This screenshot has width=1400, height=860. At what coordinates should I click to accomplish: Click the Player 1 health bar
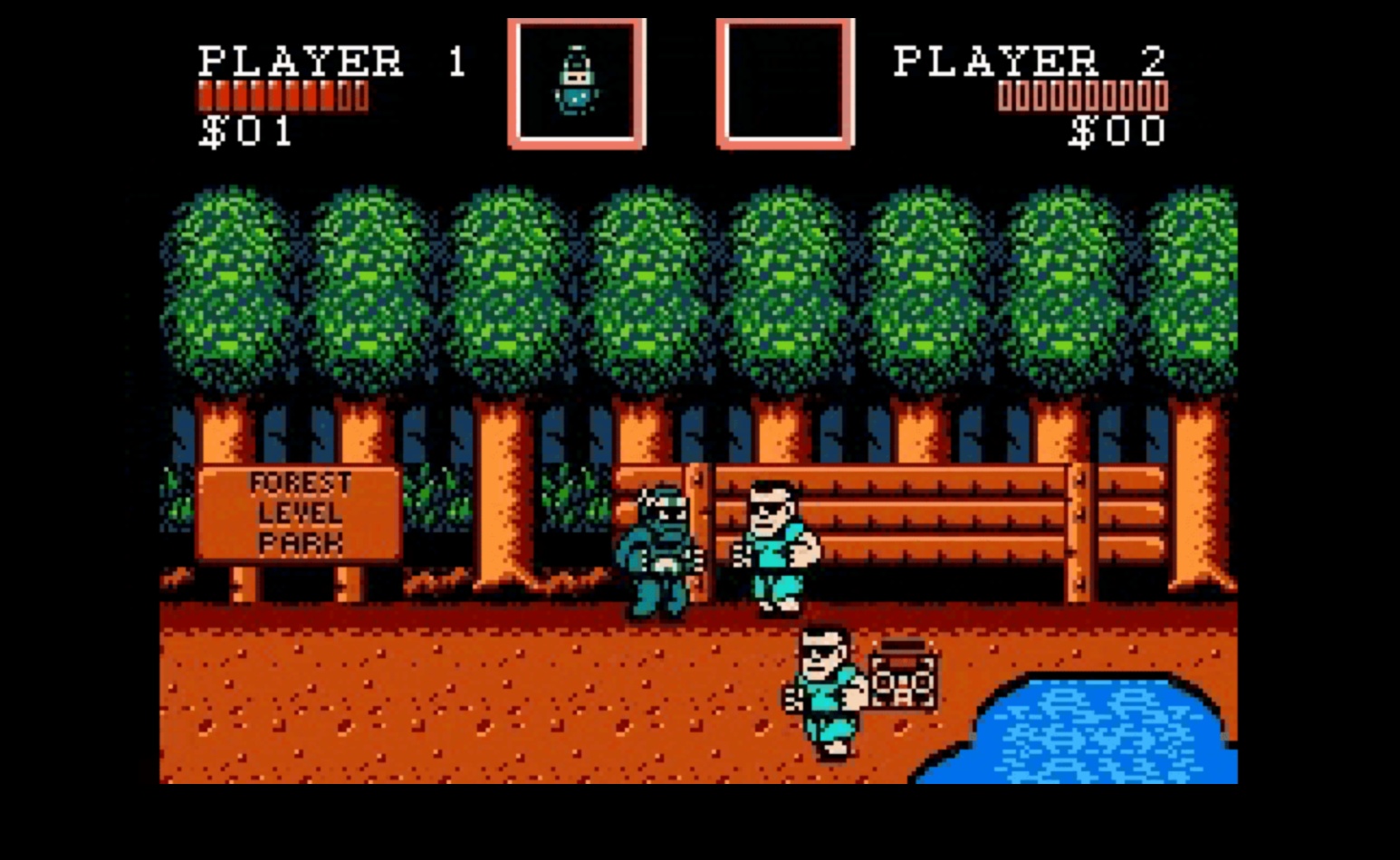(x=281, y=95)
